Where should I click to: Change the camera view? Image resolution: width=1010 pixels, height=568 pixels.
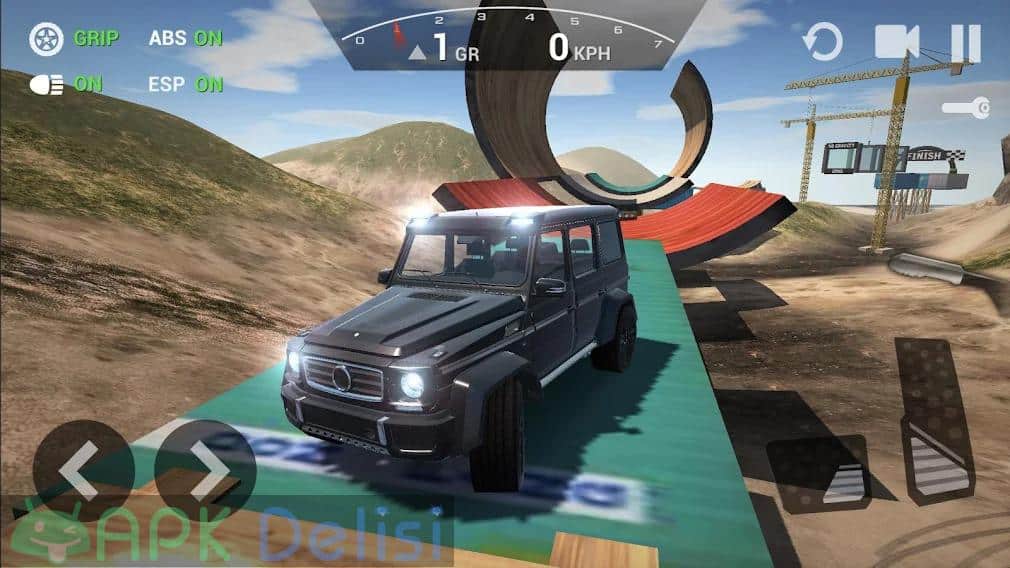point(896,42)
